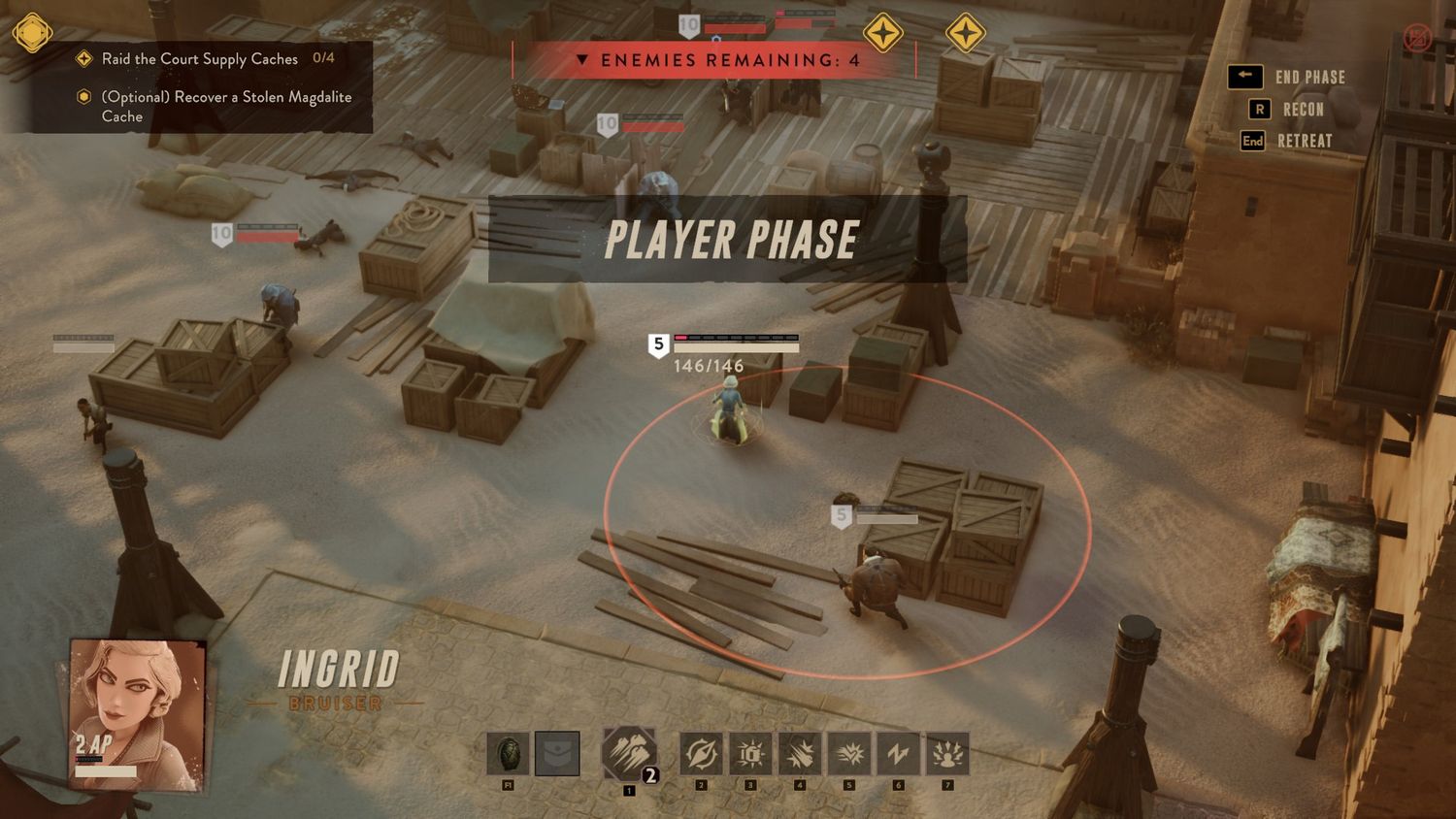This screenshot has height=819, width=1456.
Task: Select Ingrid's character portrait
Action: (x=137, y=709)
